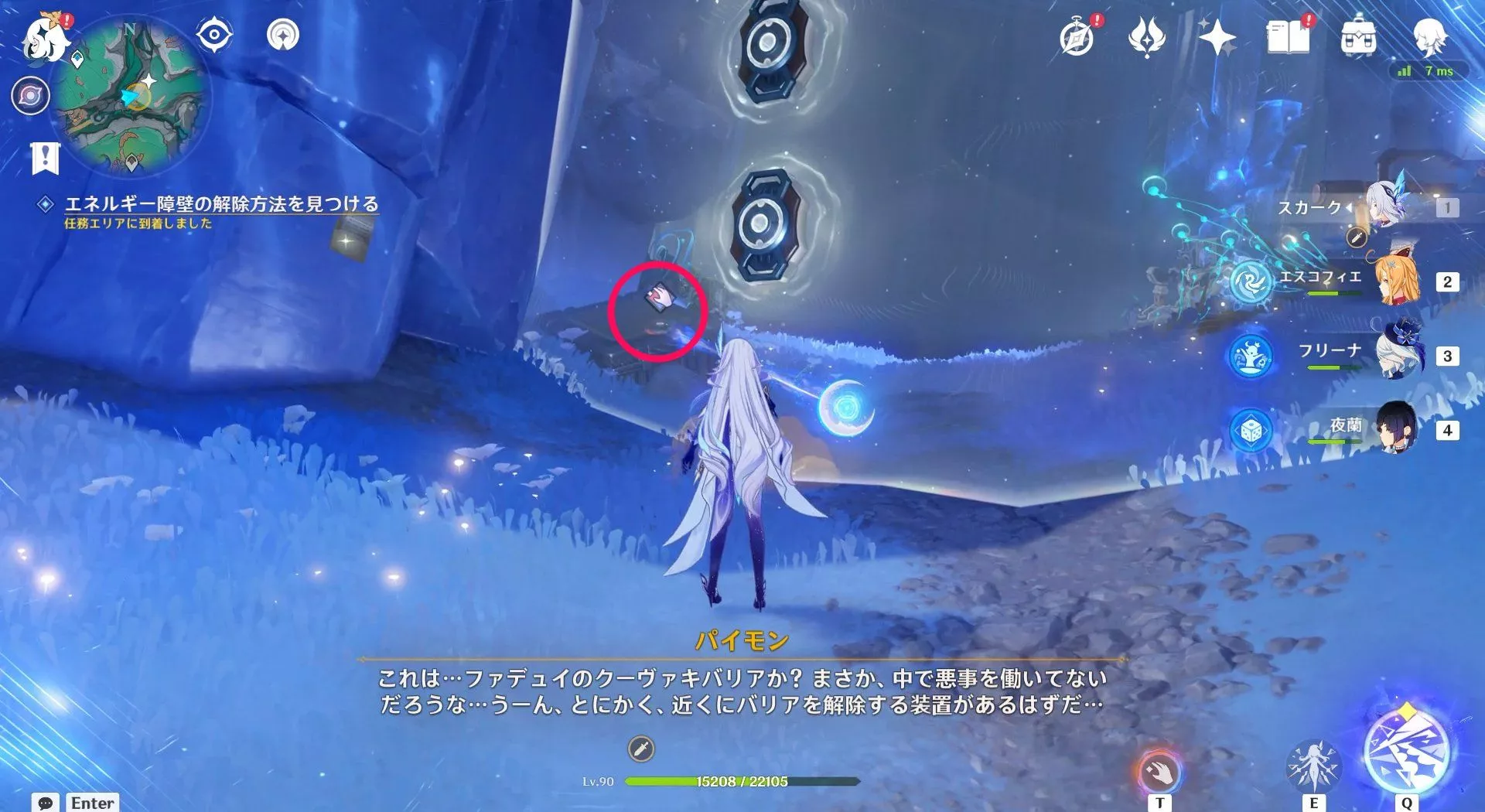Open the character profile silhouette icon

pyautogui.click(x=1434, y=36)
